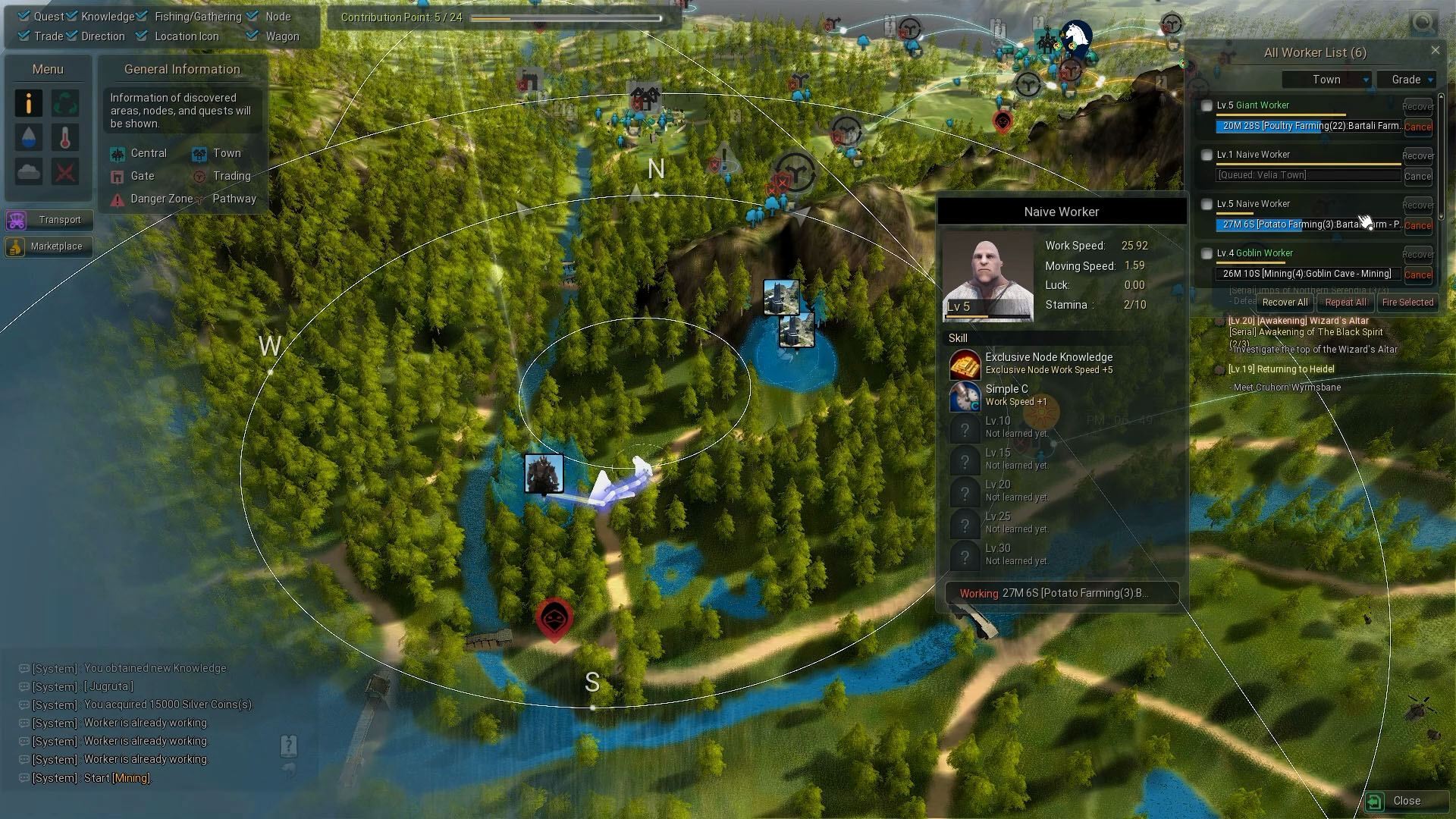Select the yellow information icon in Menu

tap(29, 103)
